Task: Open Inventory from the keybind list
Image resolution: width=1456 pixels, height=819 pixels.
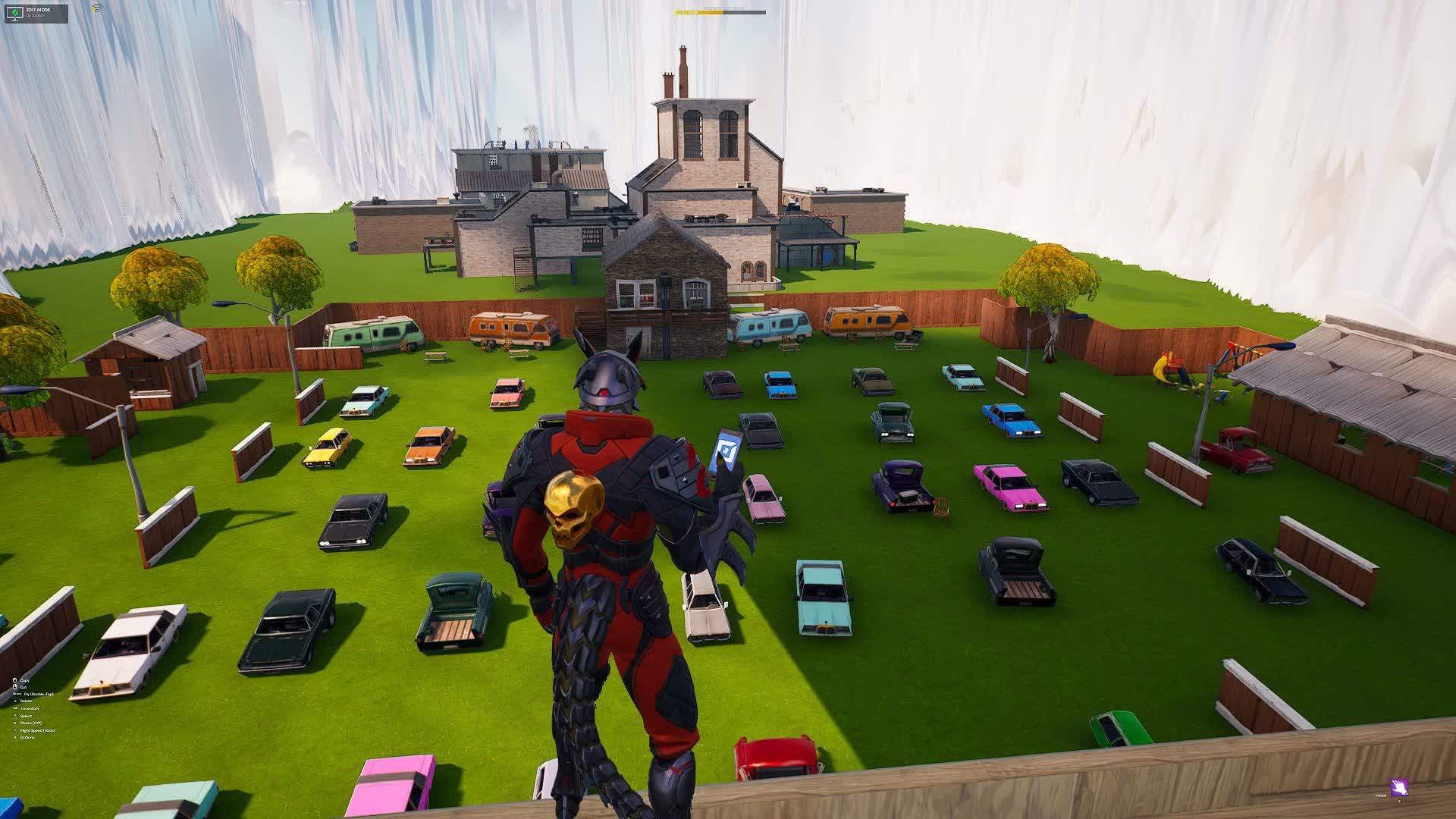Action: click(x=30, y=708)
